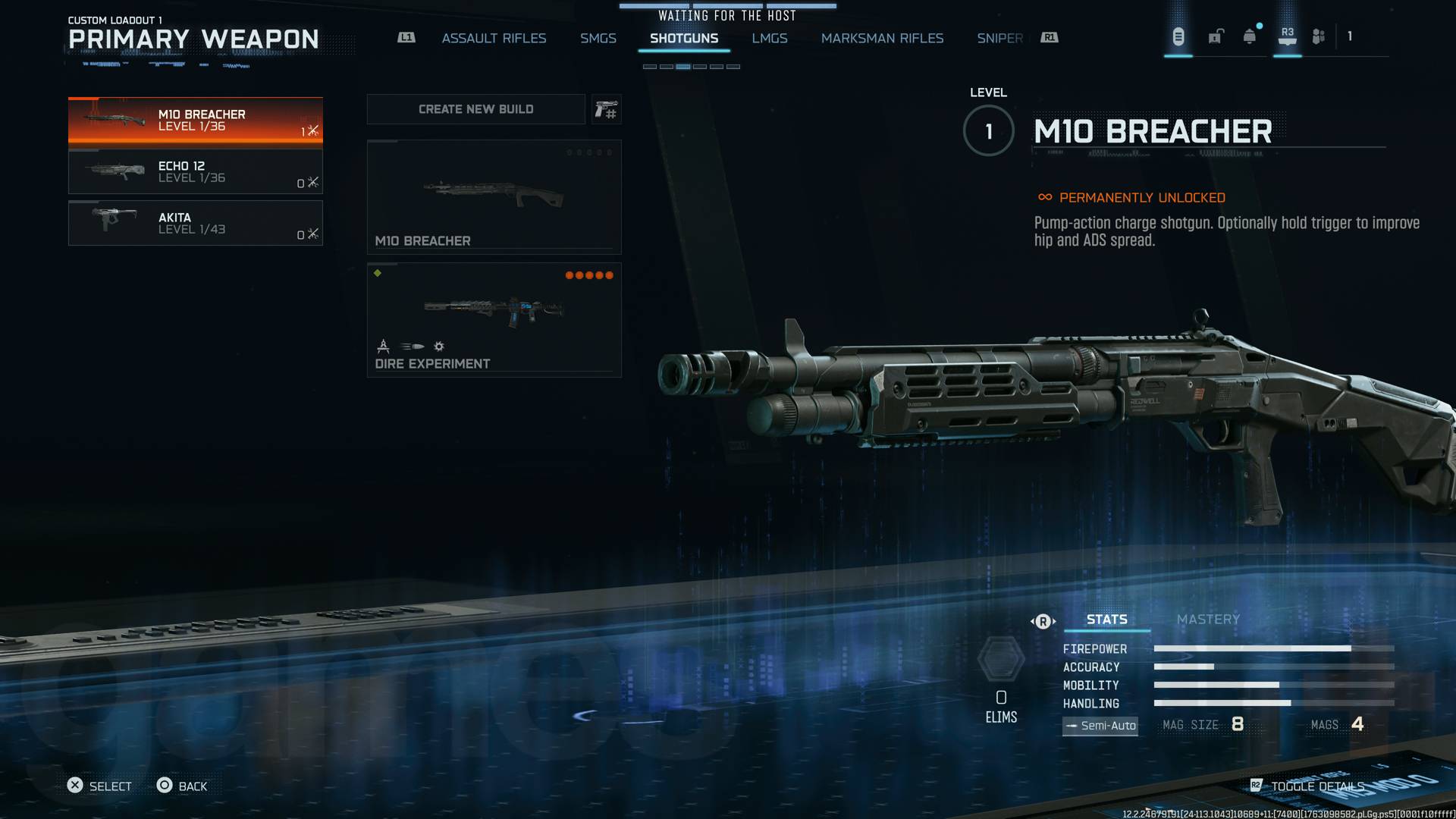Click the bullet icon on the Dire Experiment build

412,346
